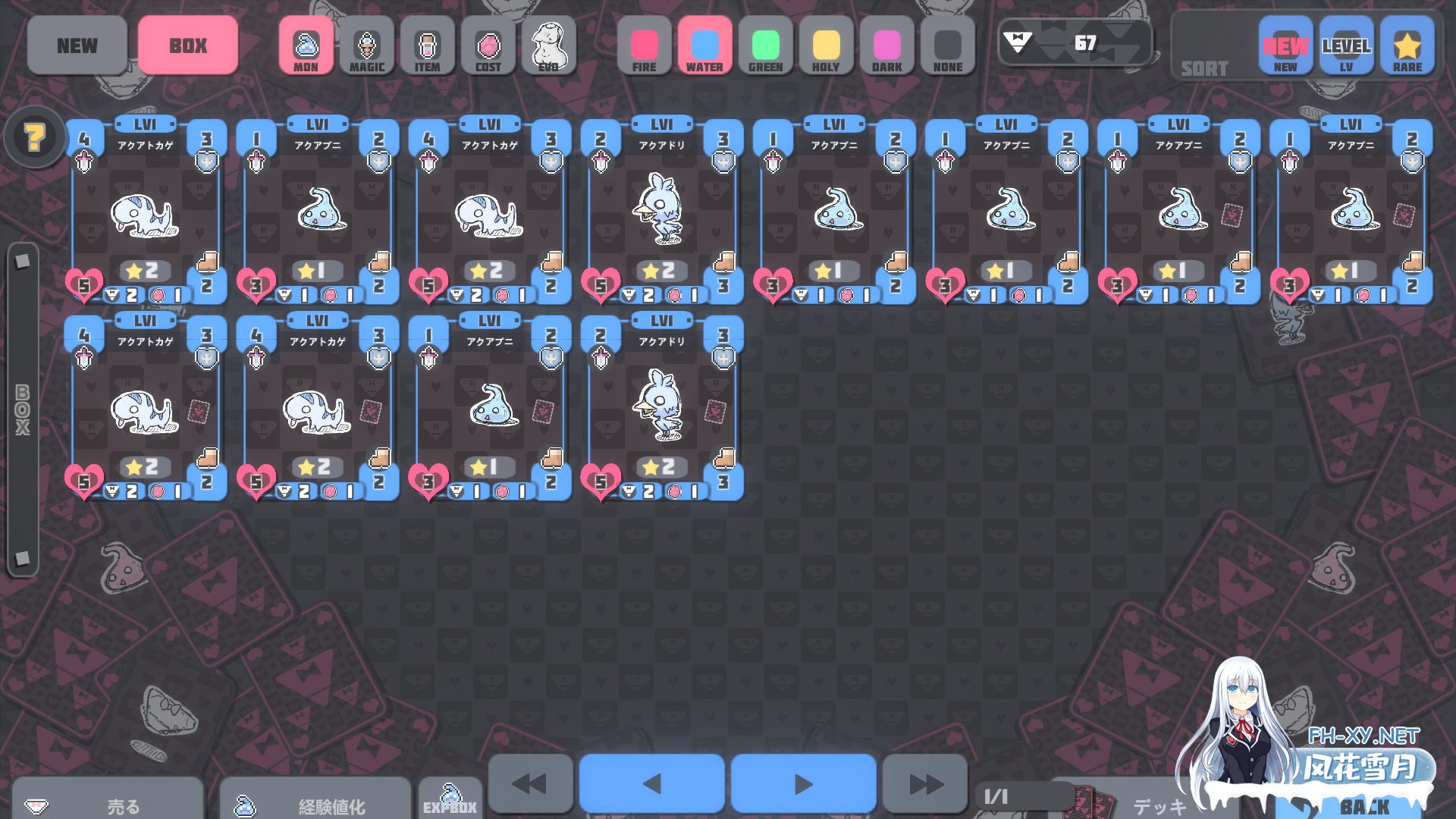Switch to the NEW tab
Screen dimensions: 1456x819
[77, 45]
